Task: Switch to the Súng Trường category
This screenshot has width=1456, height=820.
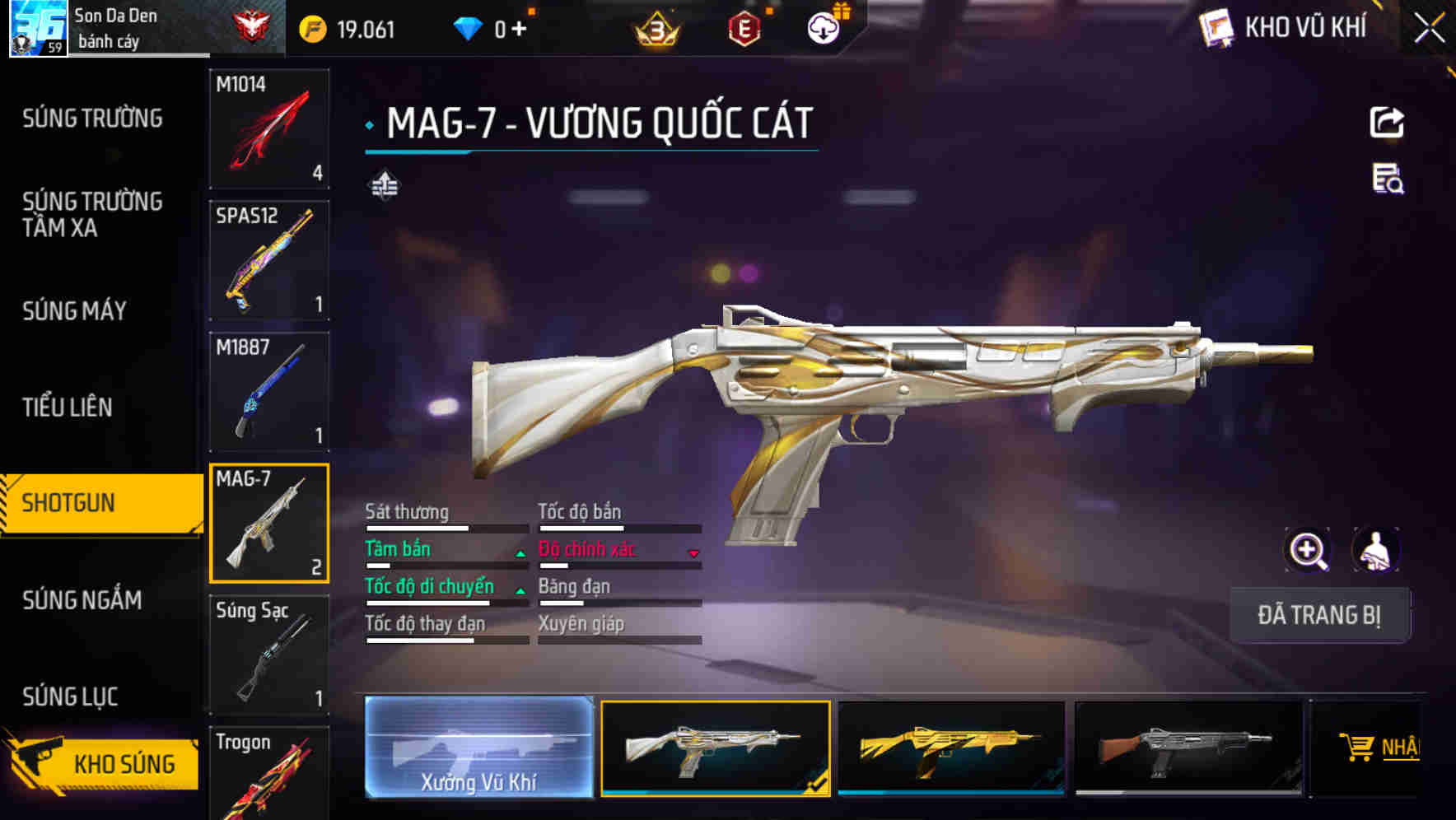Action: coord(92,119)
